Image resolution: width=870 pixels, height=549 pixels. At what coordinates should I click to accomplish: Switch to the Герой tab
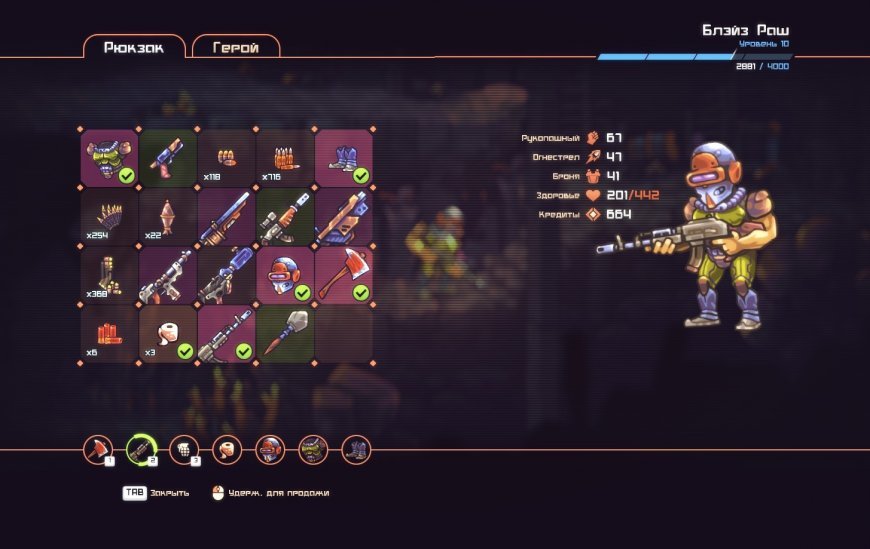pyautogui.click(x=236, y=47)
